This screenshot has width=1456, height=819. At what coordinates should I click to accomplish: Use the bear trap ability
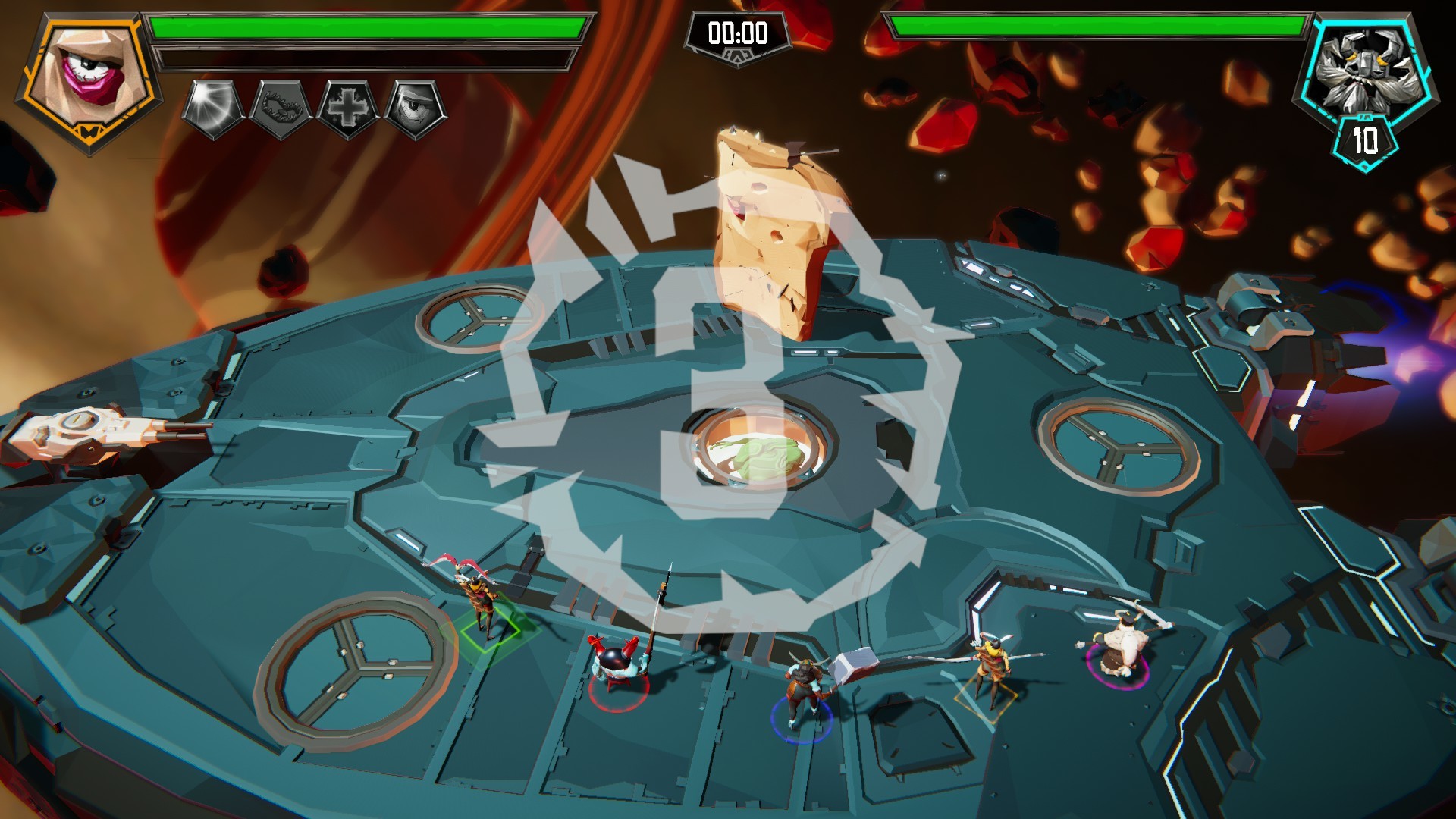pos(281,108)
